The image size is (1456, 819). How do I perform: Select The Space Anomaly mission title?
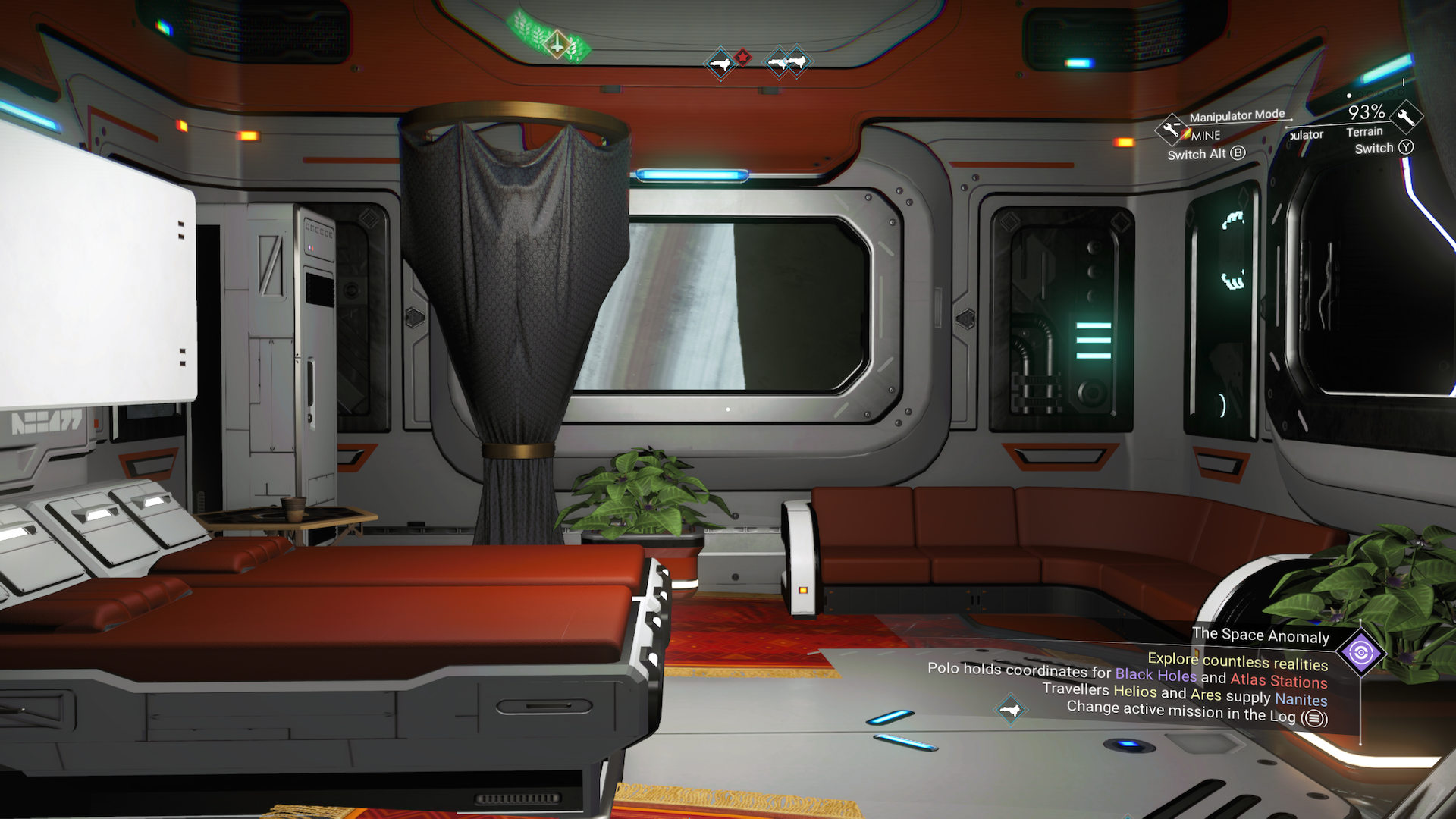(x=1260, y=636)
